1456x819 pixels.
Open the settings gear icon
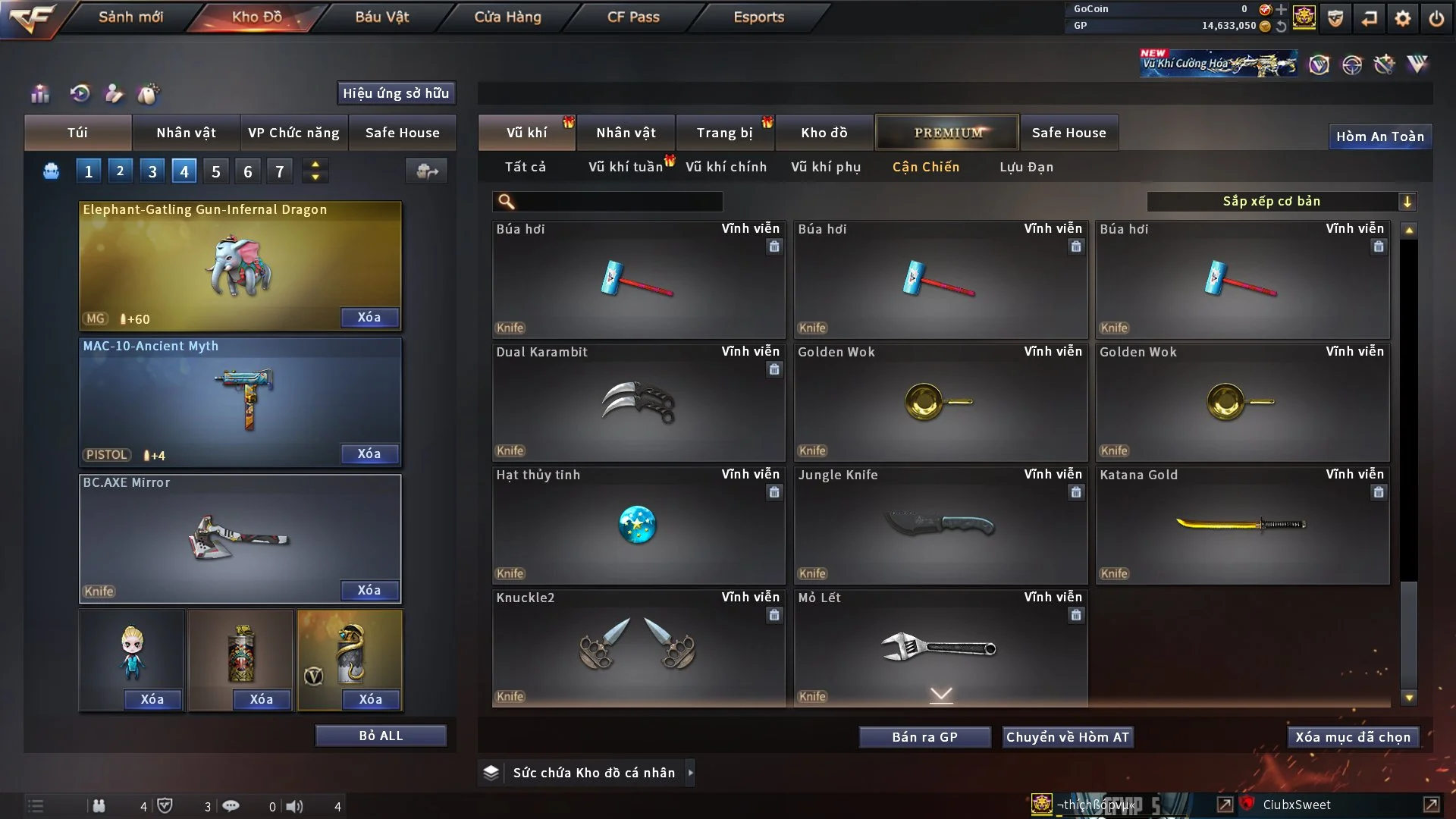[x=1402, y=18]
